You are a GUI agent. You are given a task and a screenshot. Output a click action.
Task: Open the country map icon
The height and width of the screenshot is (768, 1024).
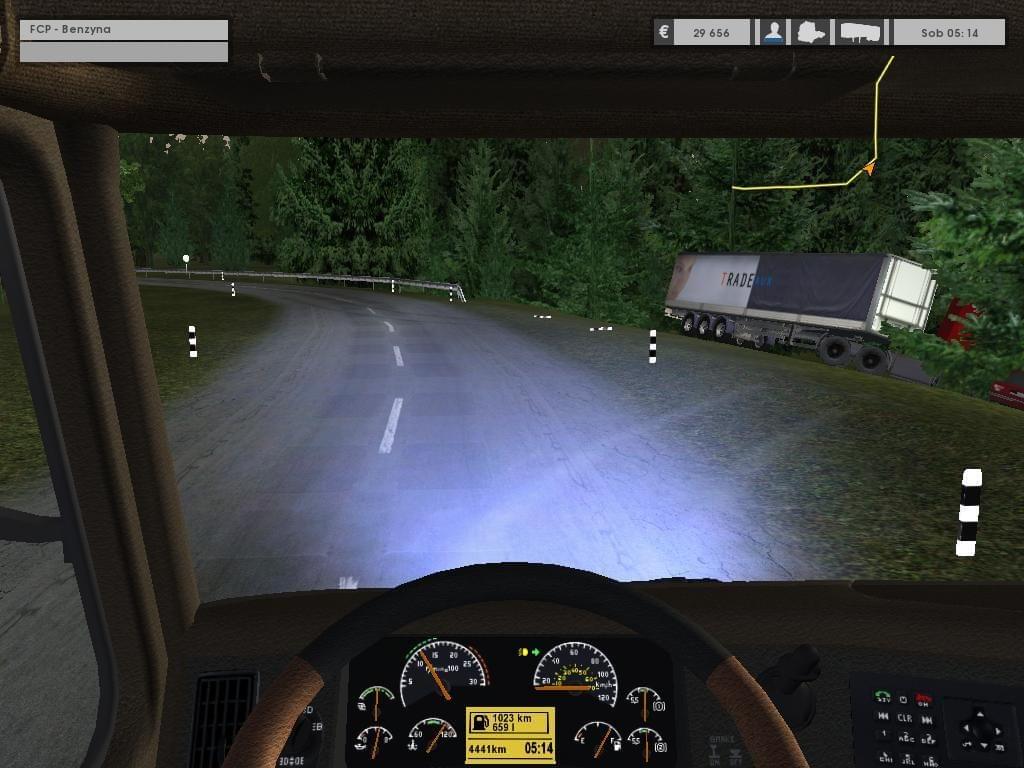[x=811, y=32]
